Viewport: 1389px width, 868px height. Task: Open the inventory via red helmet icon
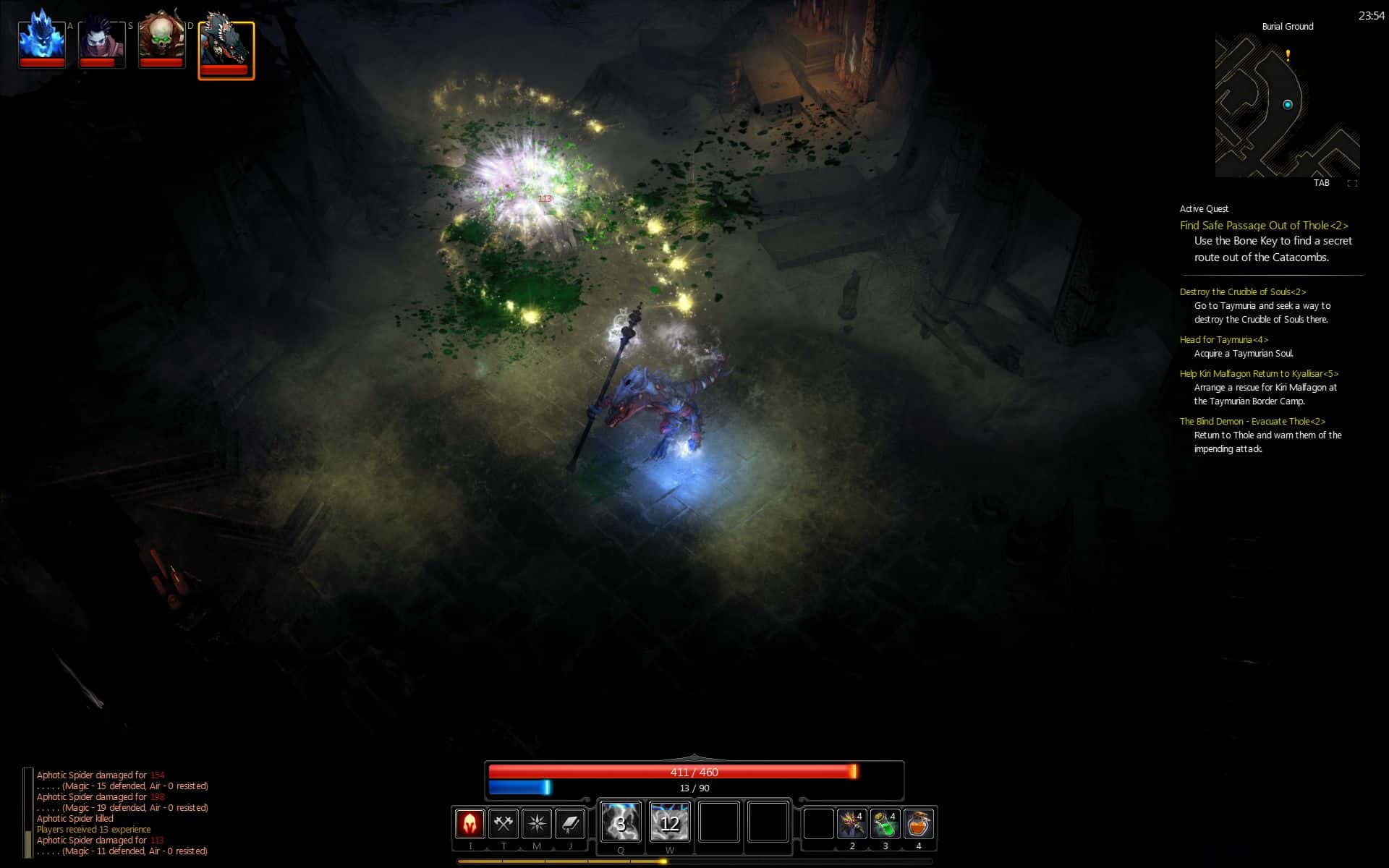point(470,824)
